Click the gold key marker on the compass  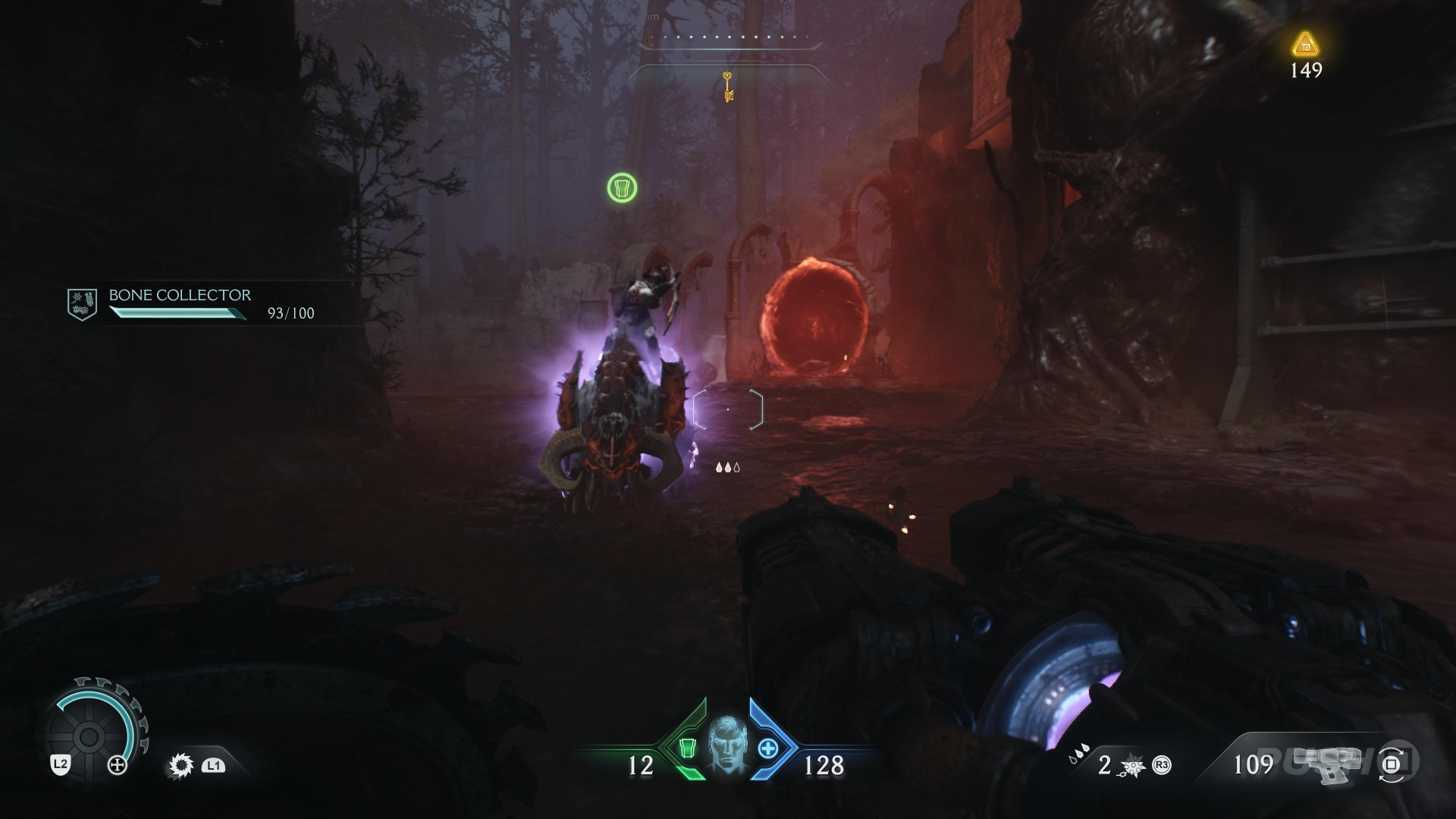coord(728,86)
